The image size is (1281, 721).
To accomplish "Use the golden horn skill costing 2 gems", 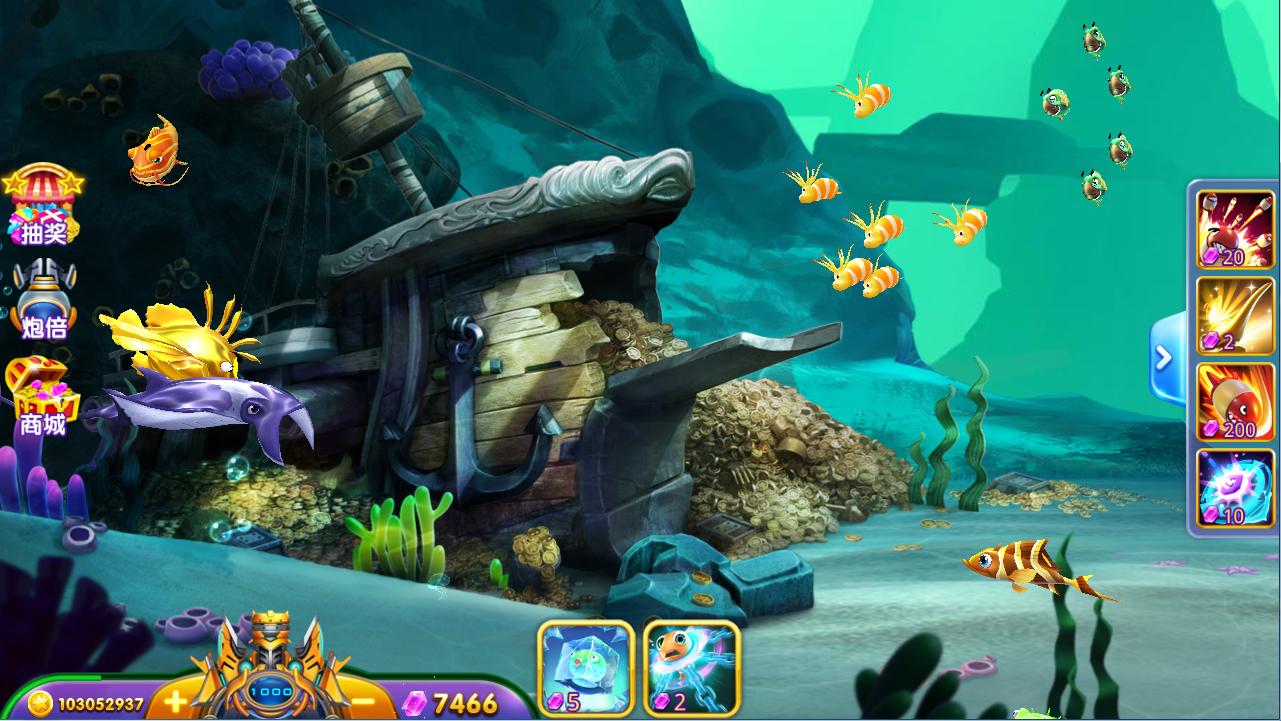I will [1235, 315].
